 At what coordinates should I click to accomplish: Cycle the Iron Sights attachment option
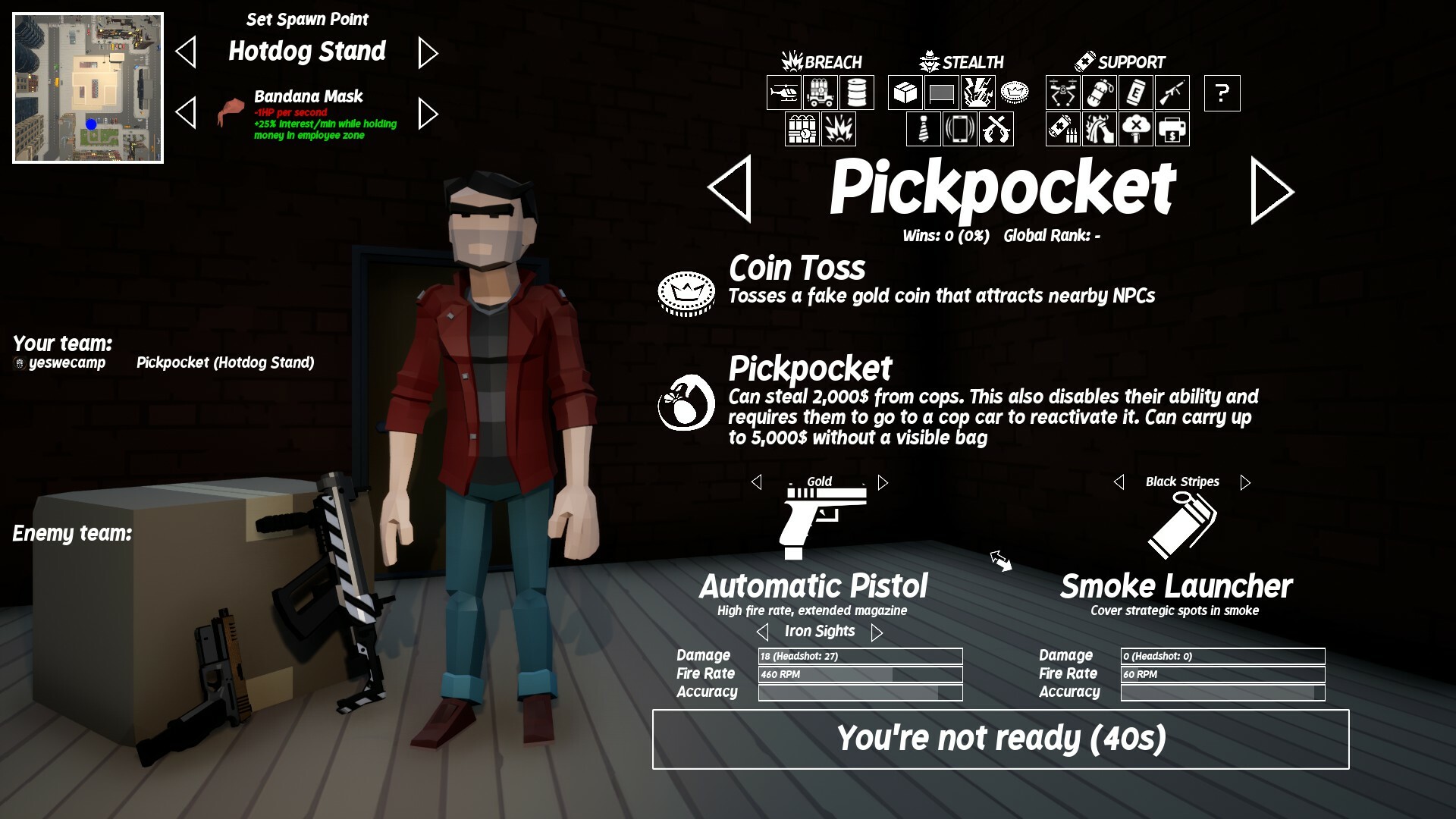click(879, 631)
